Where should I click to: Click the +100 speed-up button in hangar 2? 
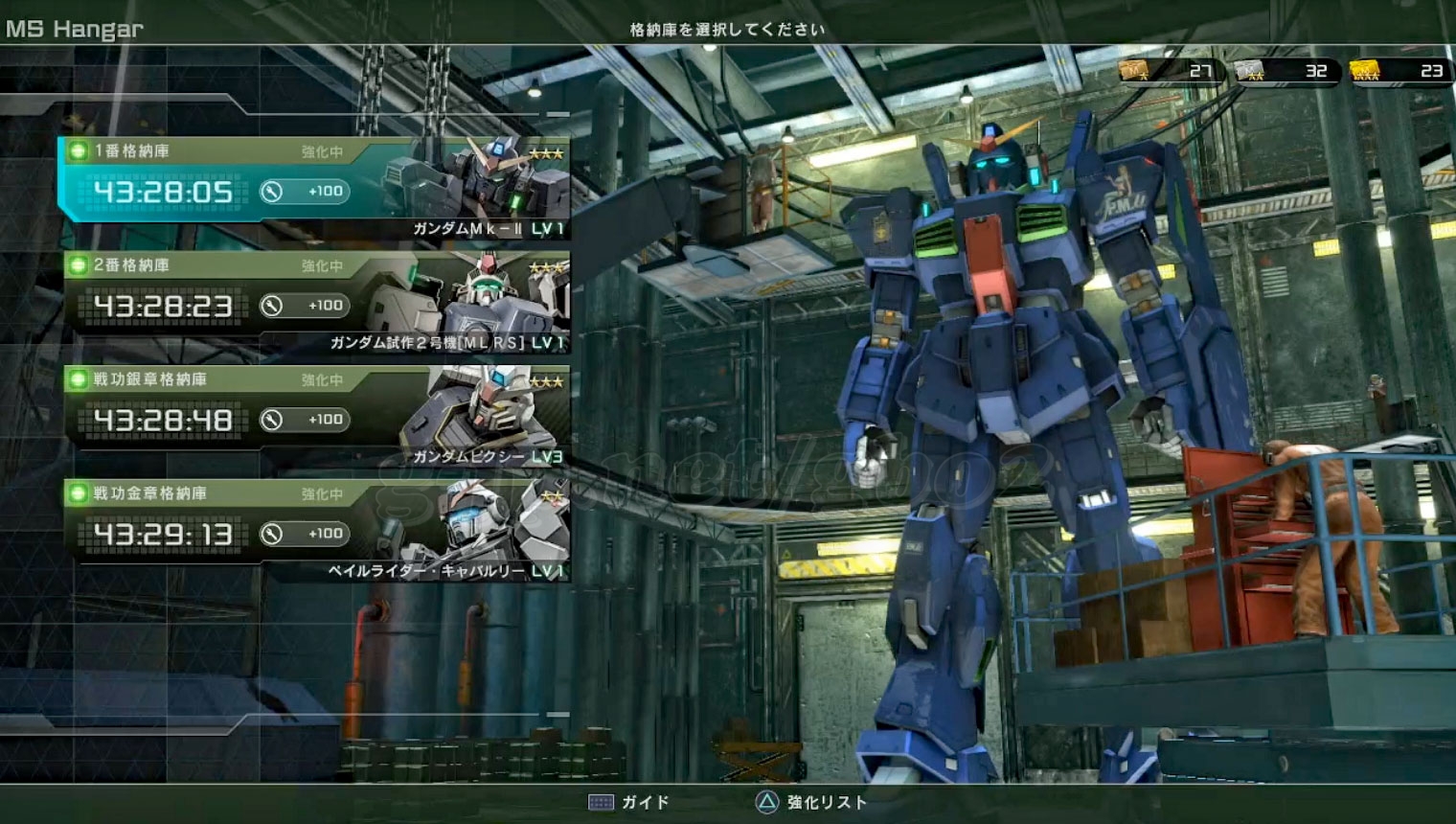pos(305,306)
